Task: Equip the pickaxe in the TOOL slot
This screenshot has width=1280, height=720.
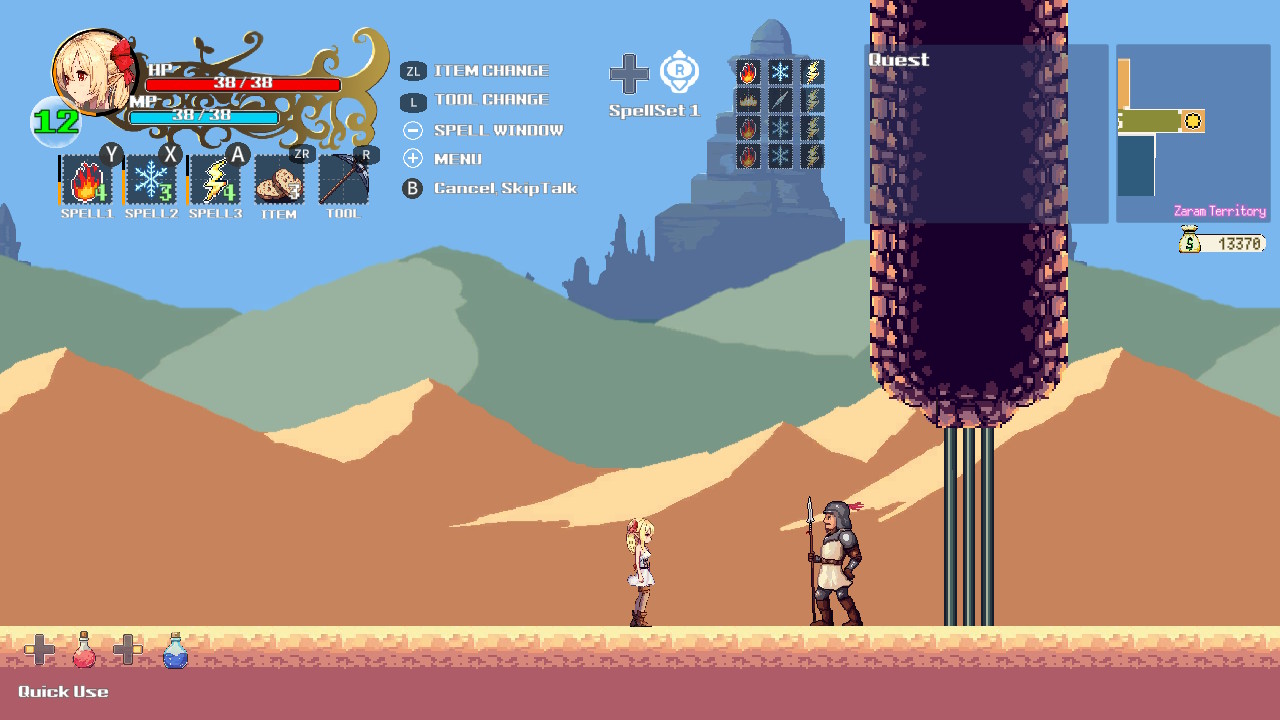Action: [343, 182]
